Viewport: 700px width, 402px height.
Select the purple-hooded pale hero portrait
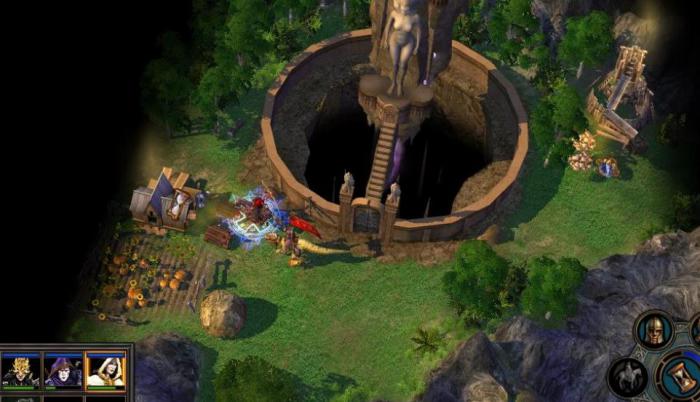tap(63, 369)
